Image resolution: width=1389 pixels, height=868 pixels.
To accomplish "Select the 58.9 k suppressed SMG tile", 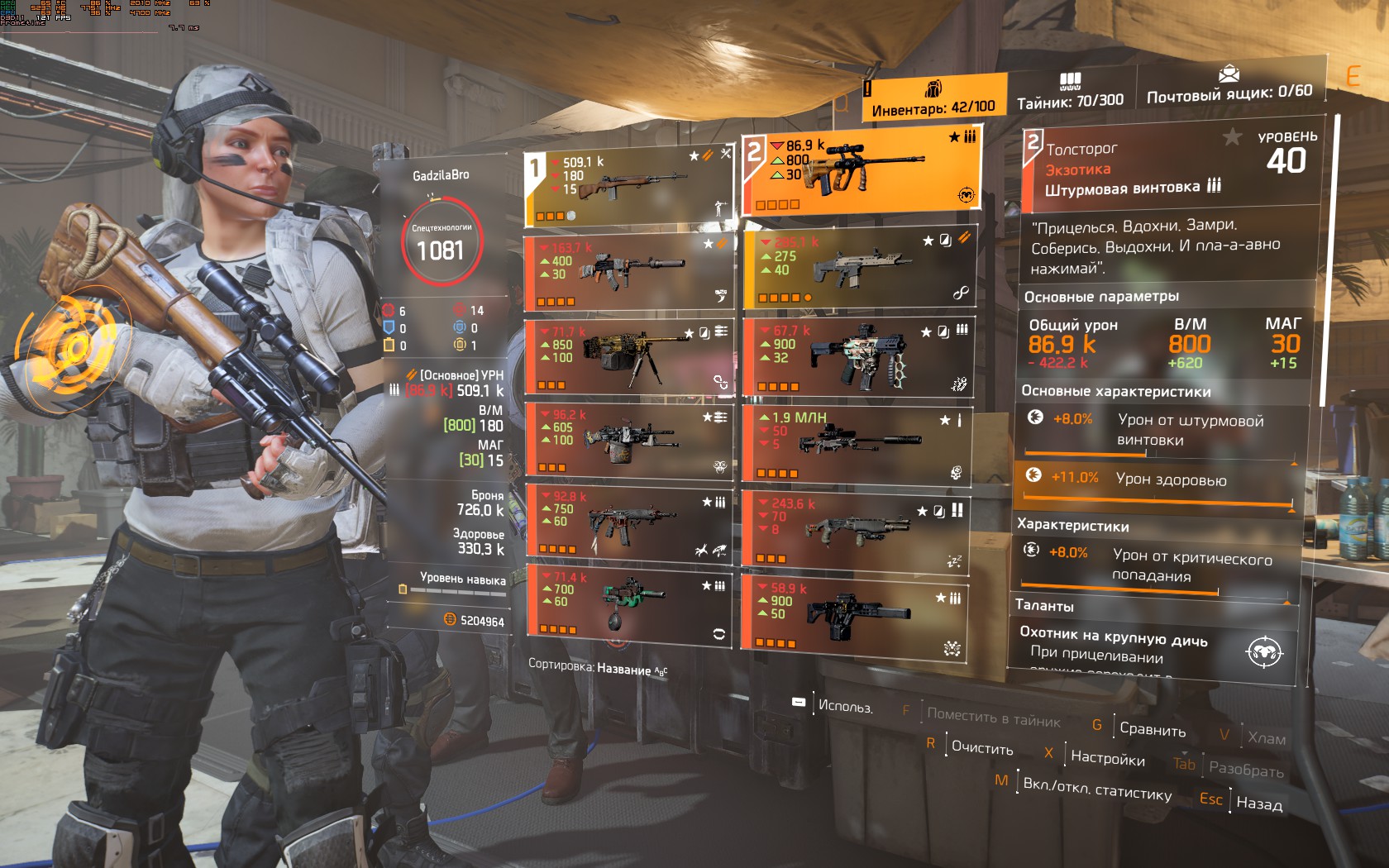I will pyautogui.click(x=856, y=613).
